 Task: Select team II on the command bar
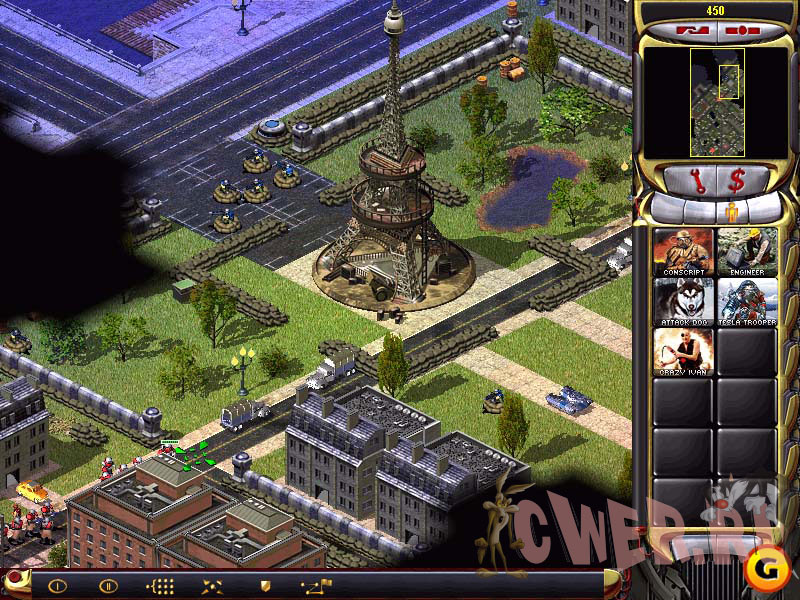coord(107,586)
